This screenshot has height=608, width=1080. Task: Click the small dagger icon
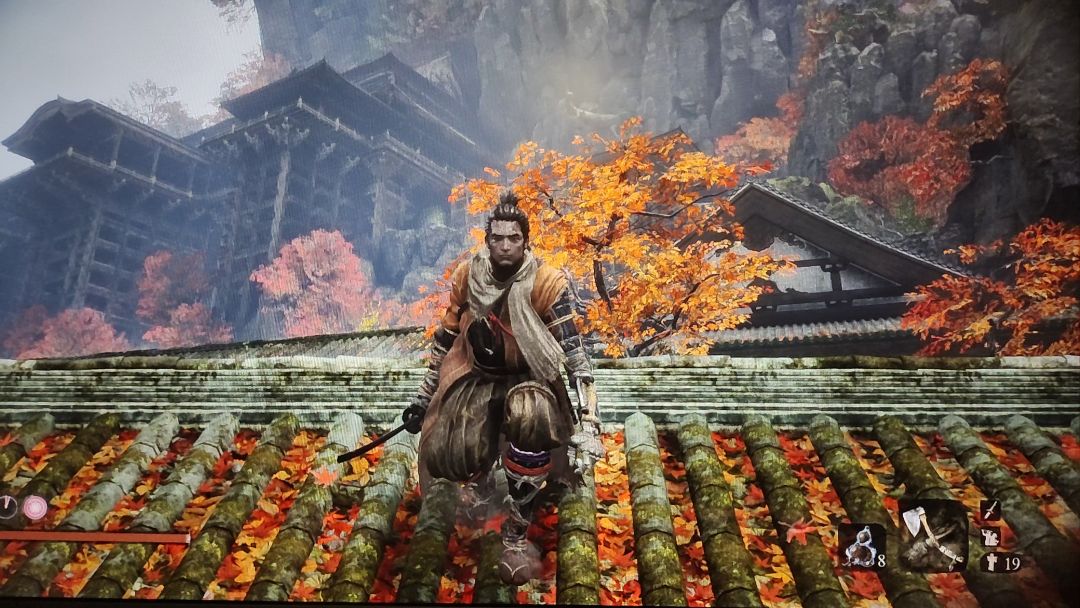(990, 510)
